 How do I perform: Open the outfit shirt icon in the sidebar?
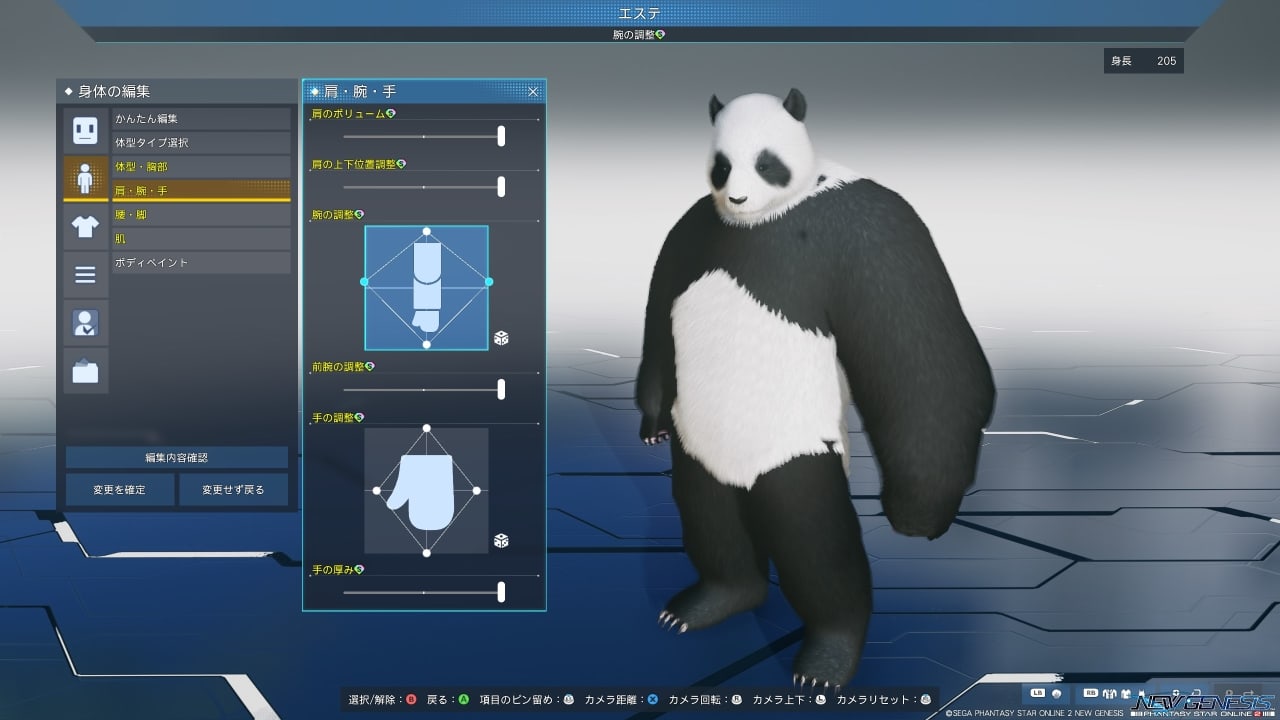[85, 227]
